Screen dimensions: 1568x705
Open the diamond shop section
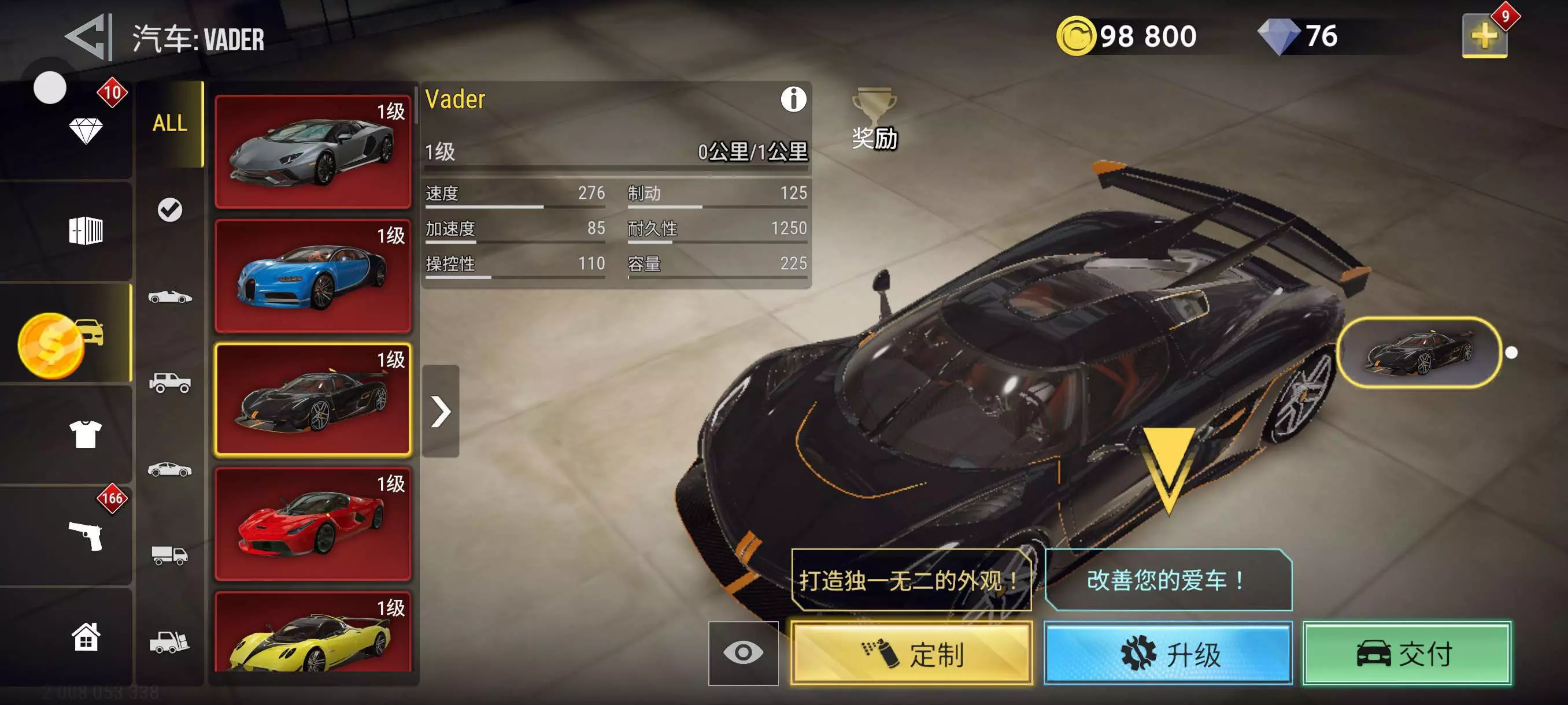coord(85,129)
